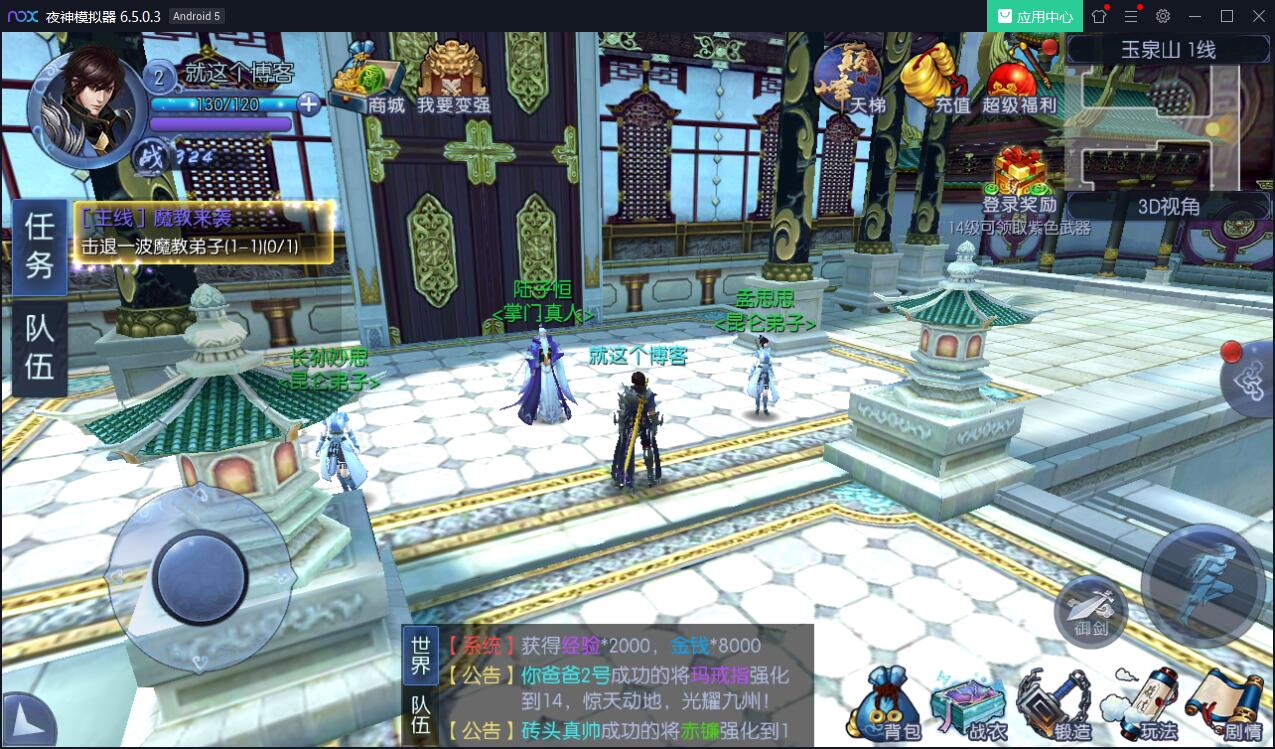Toggle the 3D视角 camera view button

(x=1168, y=207)
